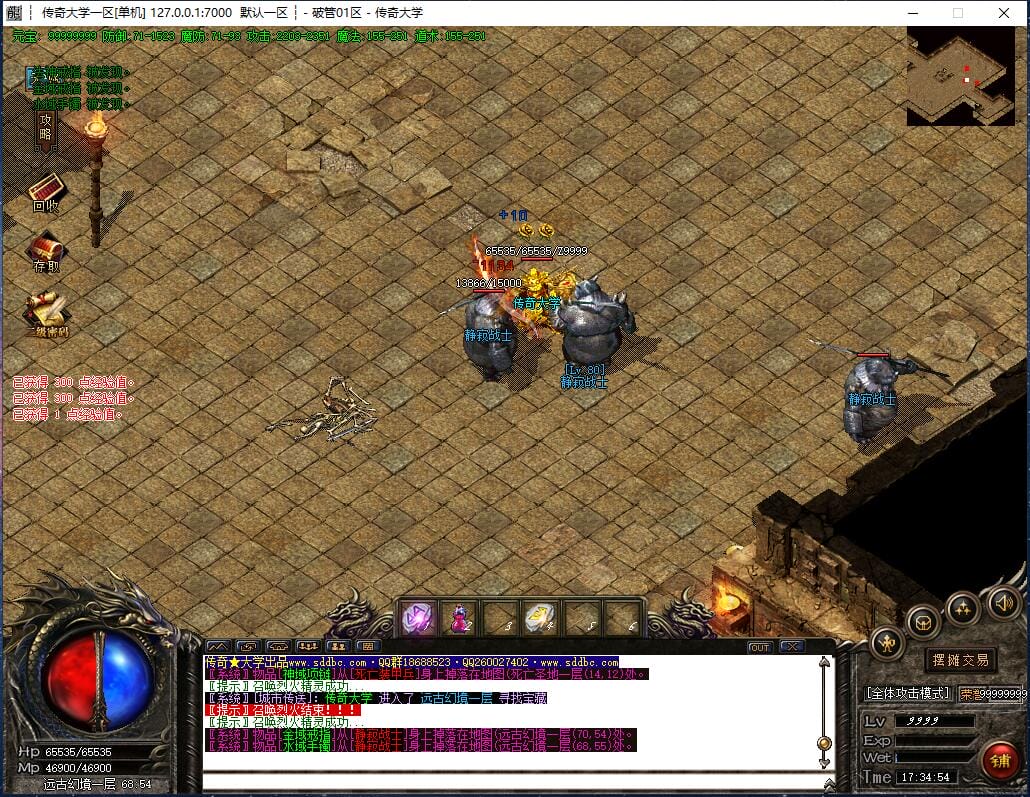This screenshot has width=1030, height=797.
Task: Select the purple rune in hotbar slot 1
Action: click(x=418, y=619)
